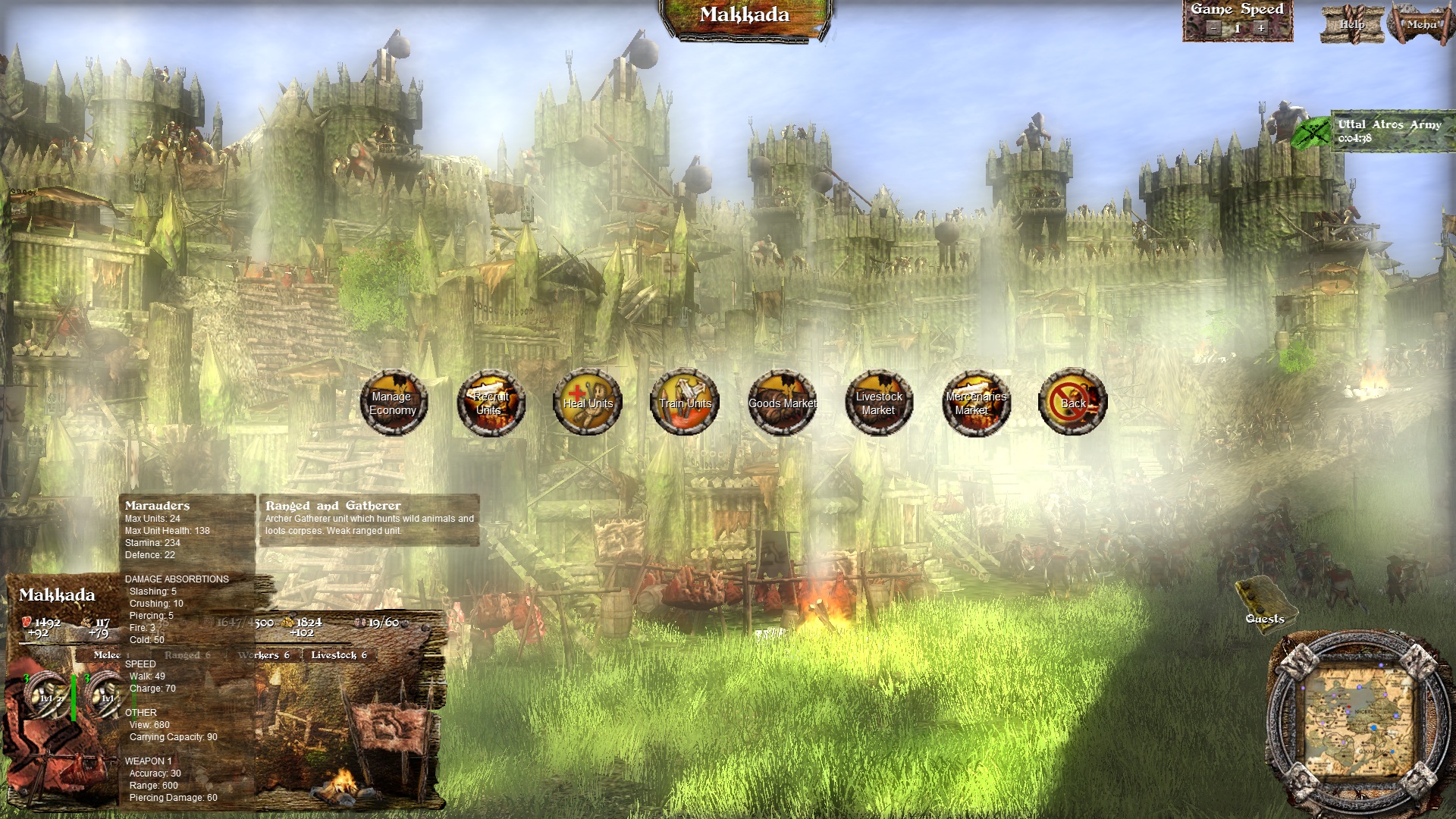
Task: Visit the Livestock Market
Action: click(x=879, y=403)
